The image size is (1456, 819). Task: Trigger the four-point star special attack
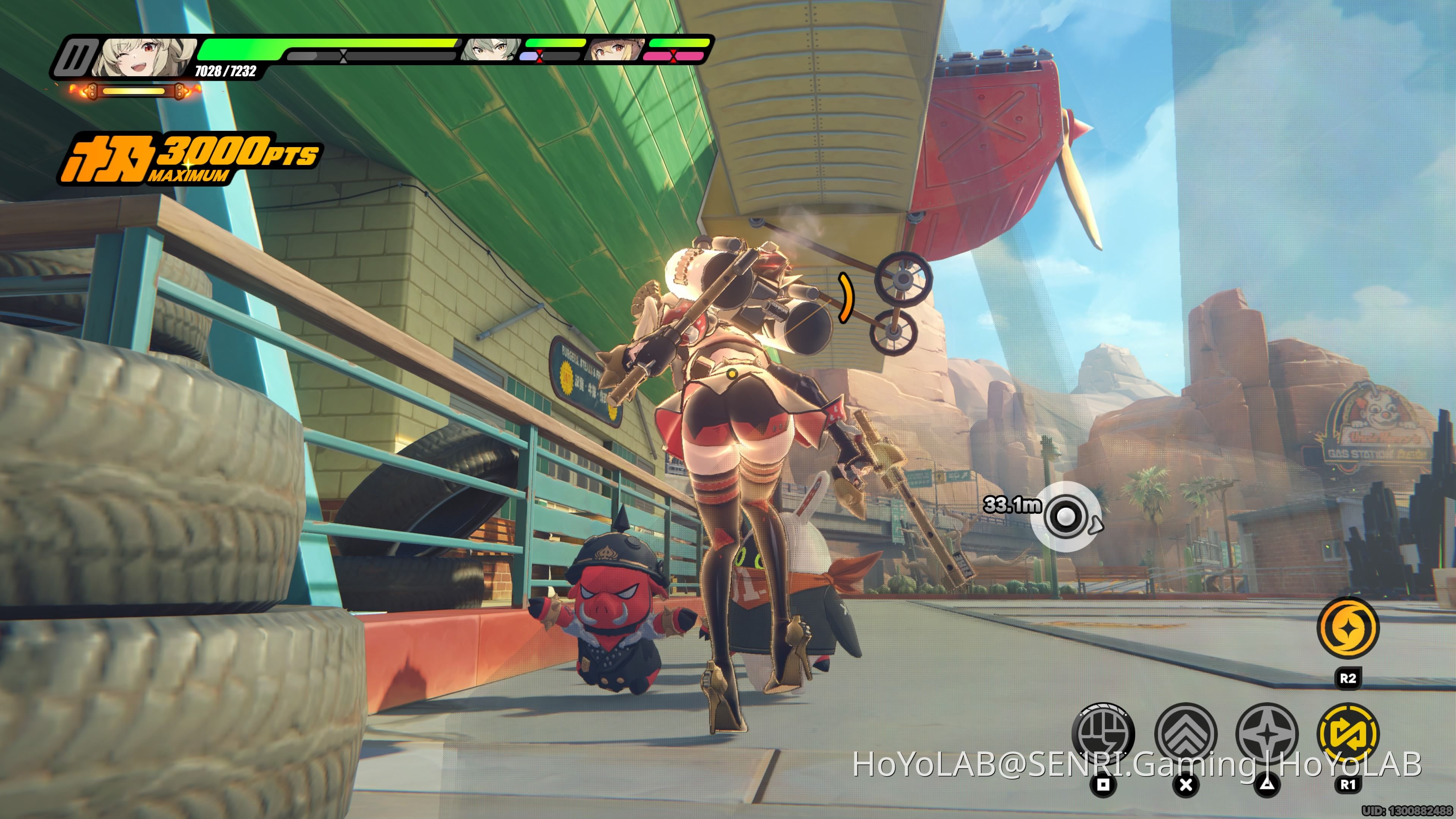1267,733
